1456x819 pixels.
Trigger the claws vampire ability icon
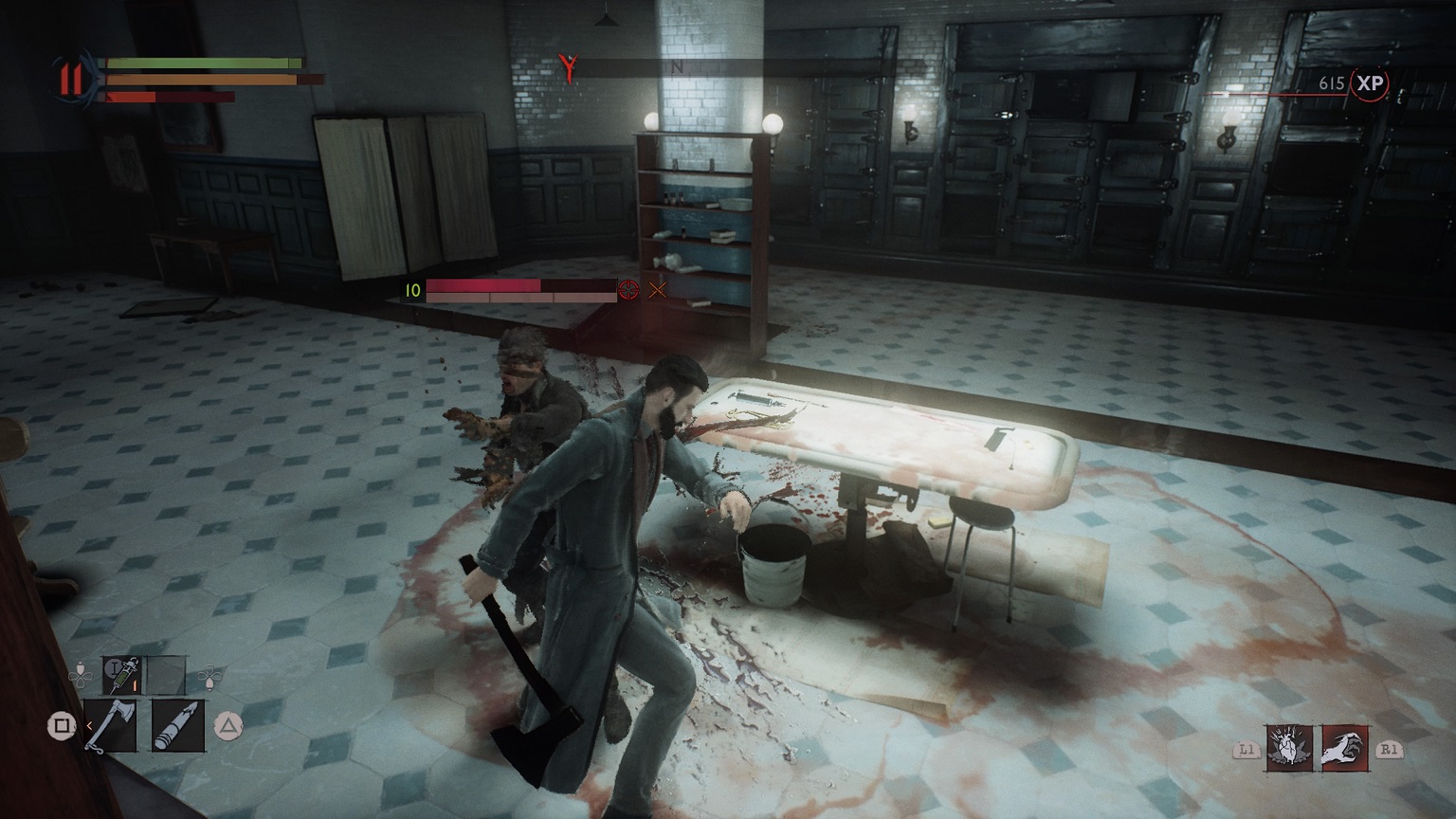(x=1344, y=748)
